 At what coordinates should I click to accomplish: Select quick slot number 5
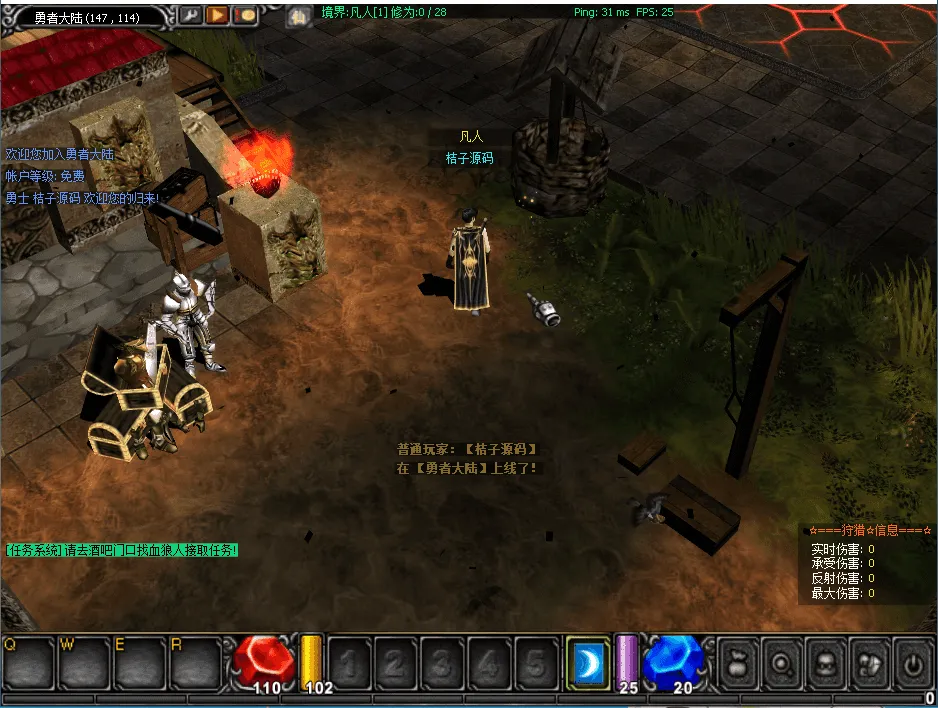tap(536, 662)
